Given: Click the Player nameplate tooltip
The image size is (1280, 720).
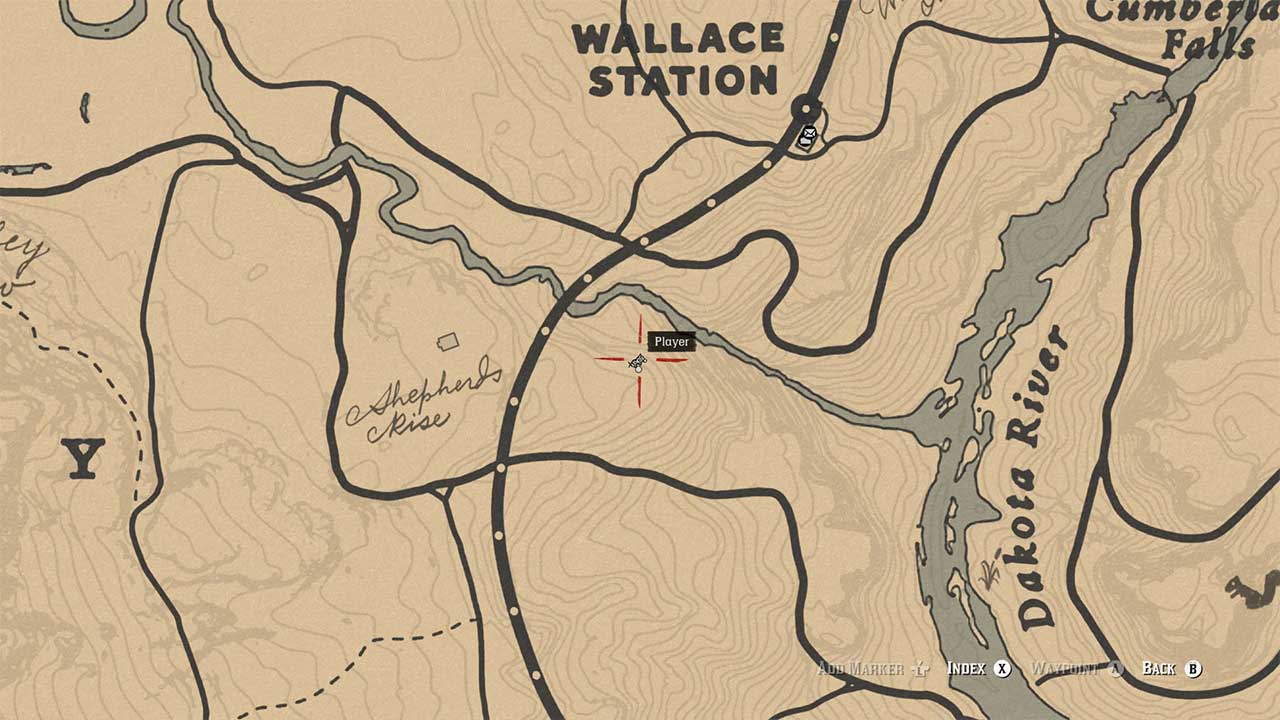Looking at the screenshot, I should click(670, 341).
